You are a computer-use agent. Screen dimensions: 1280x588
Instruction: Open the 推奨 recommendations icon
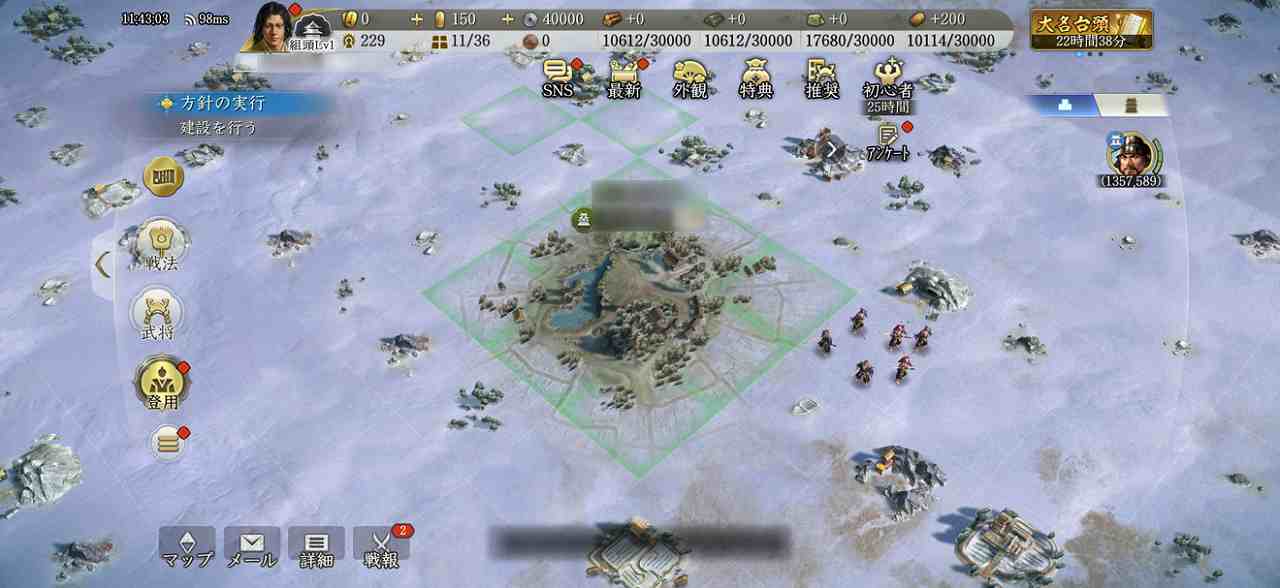(821, 78)
